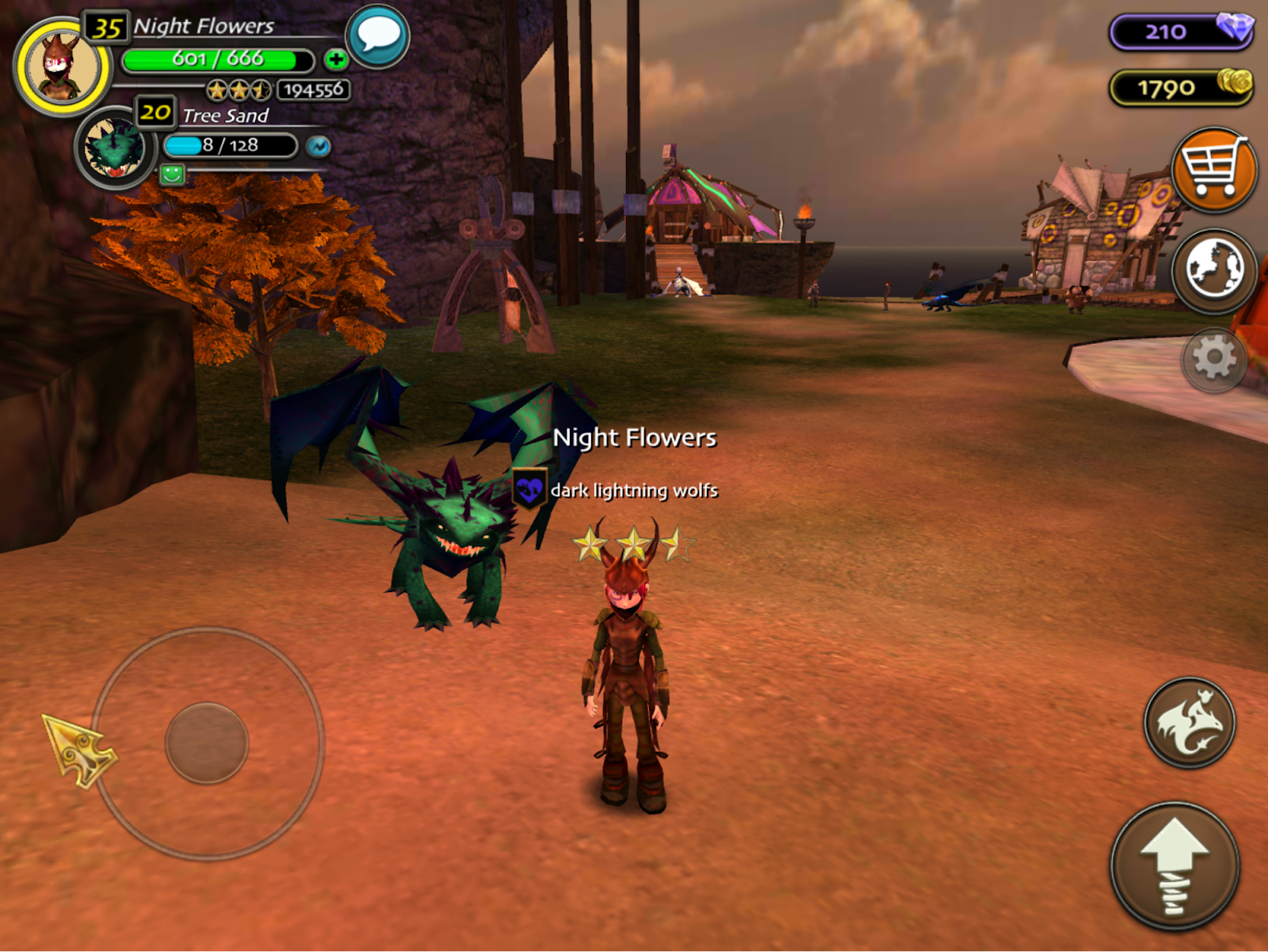The width and height of the screenshot is (1268, 952).
Task: Mount dragon using the dragon rider button
Action: click(x=1189, y=722)
